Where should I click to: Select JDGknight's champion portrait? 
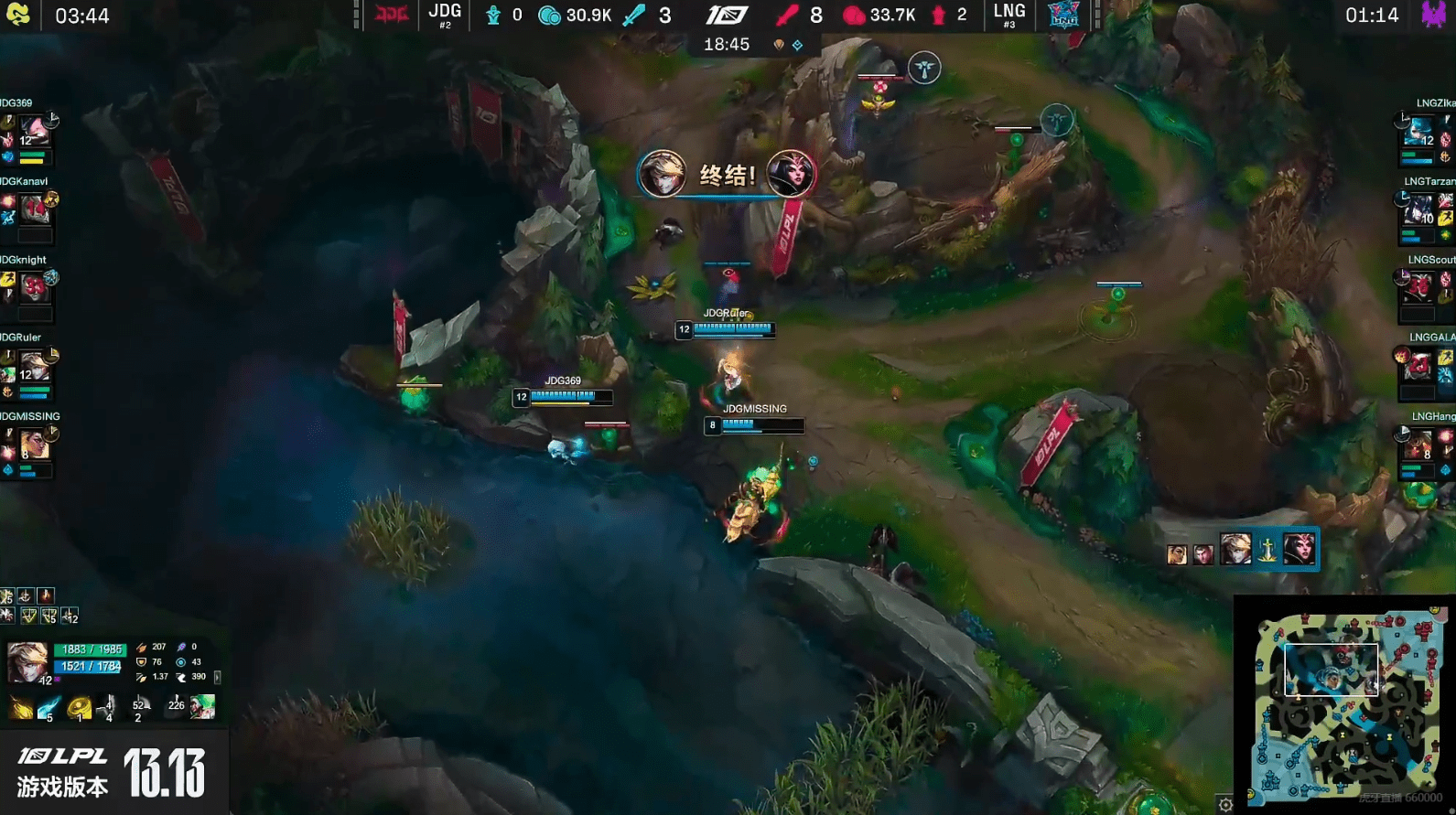coord(34,287)
